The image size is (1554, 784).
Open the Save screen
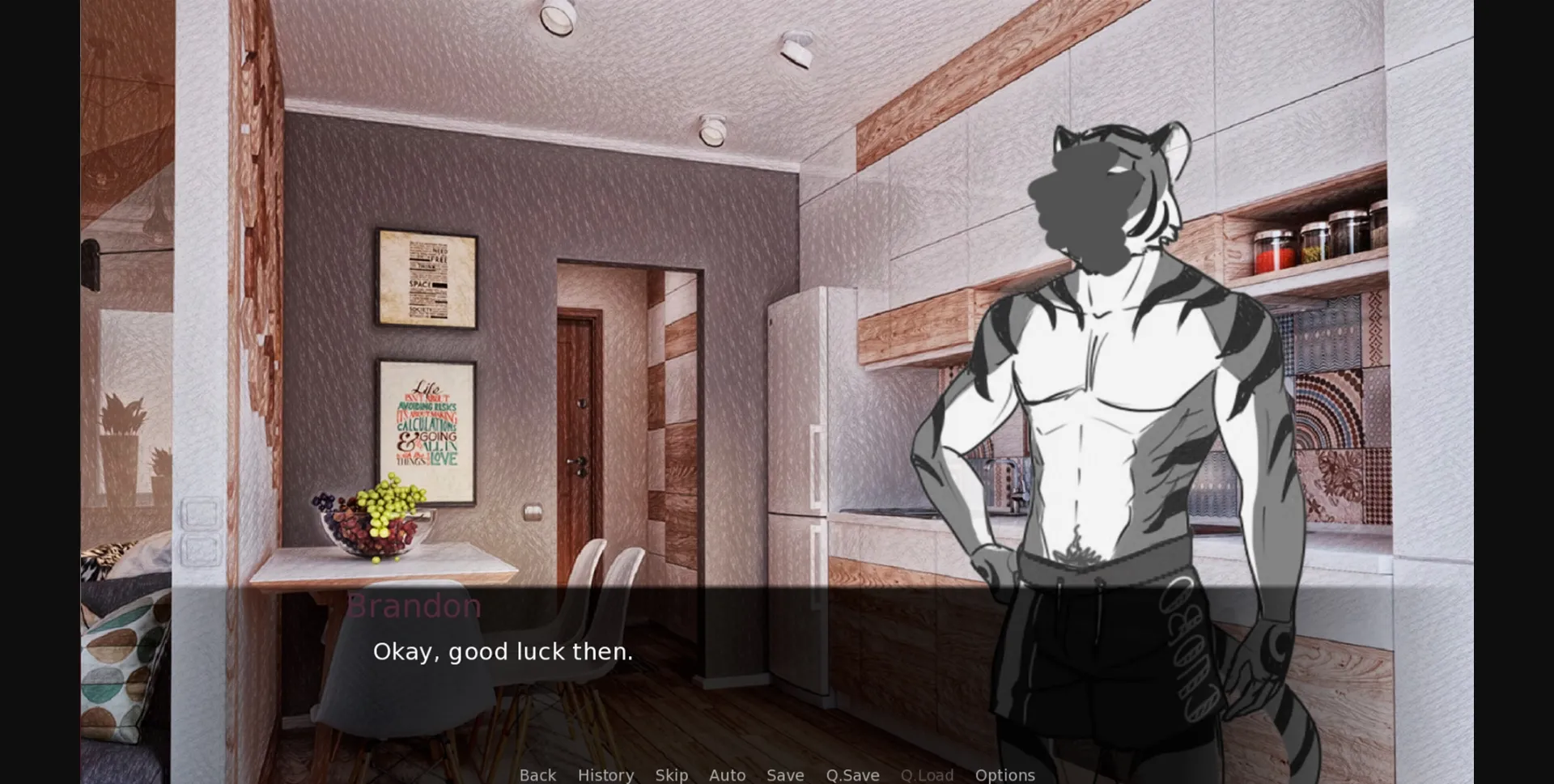[784, 774]
